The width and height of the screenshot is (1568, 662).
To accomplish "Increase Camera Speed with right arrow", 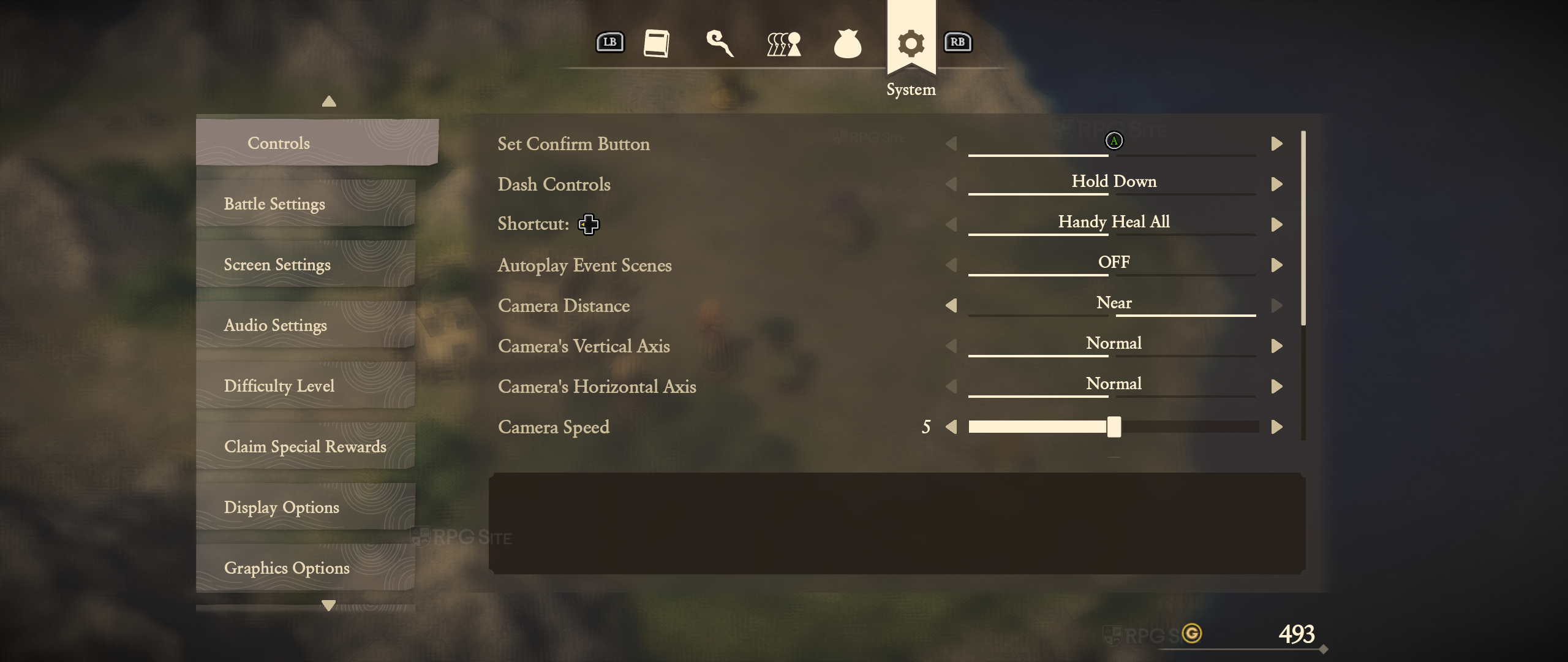I will point(1277,427).
